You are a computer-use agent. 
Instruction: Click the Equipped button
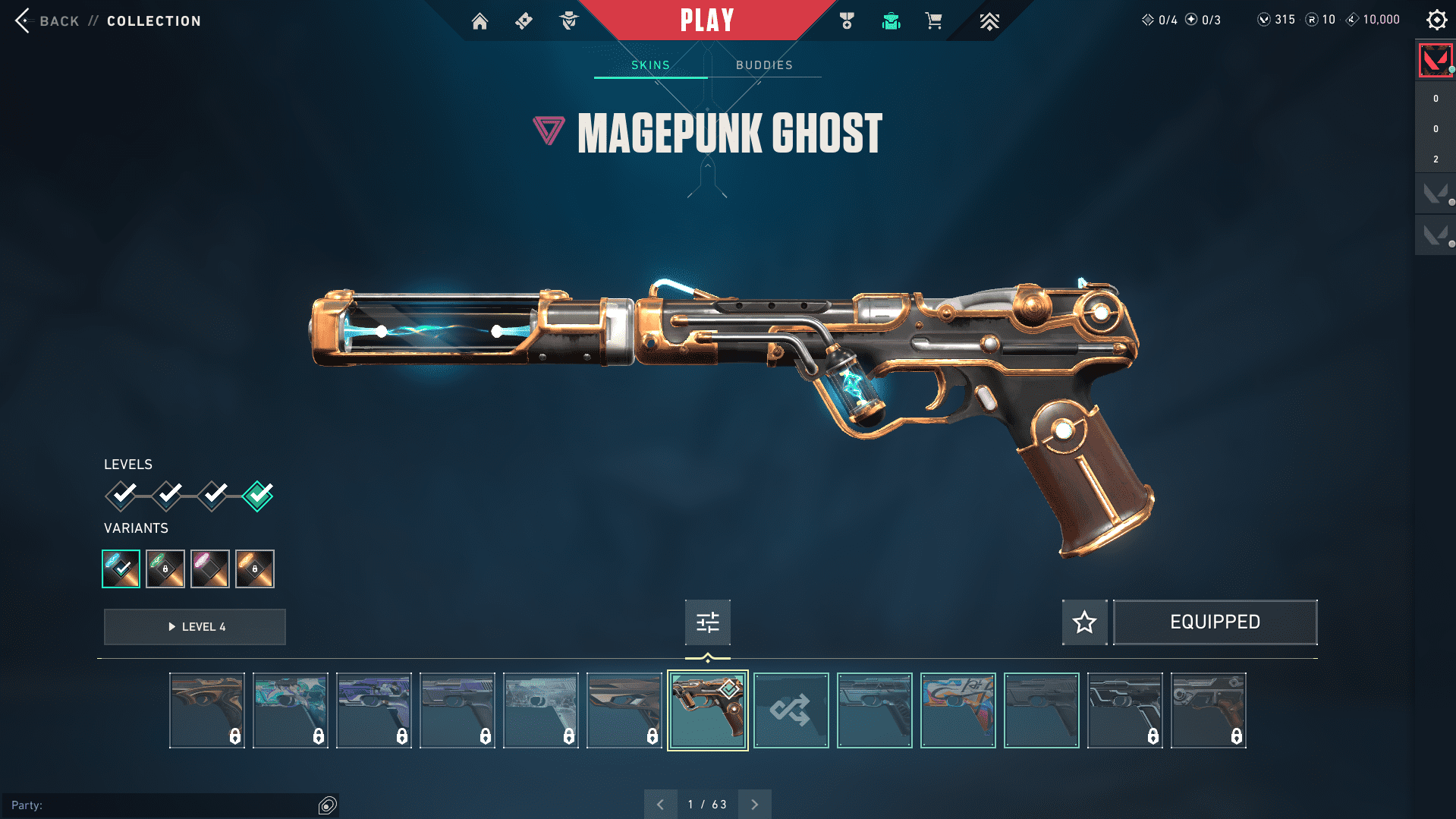[x=1215, y=622]
